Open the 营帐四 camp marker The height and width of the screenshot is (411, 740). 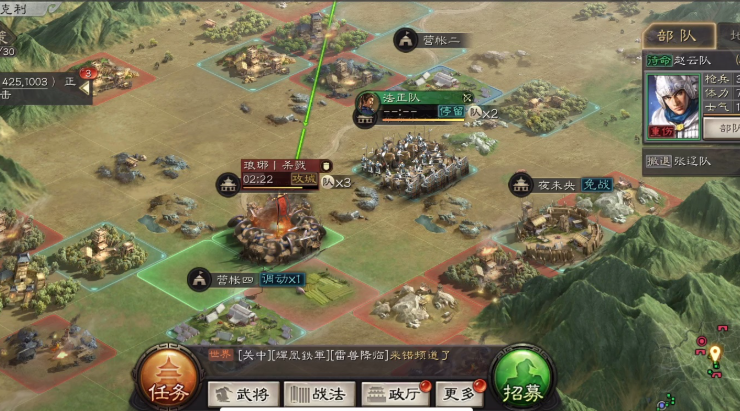click(x=225, y=278)
